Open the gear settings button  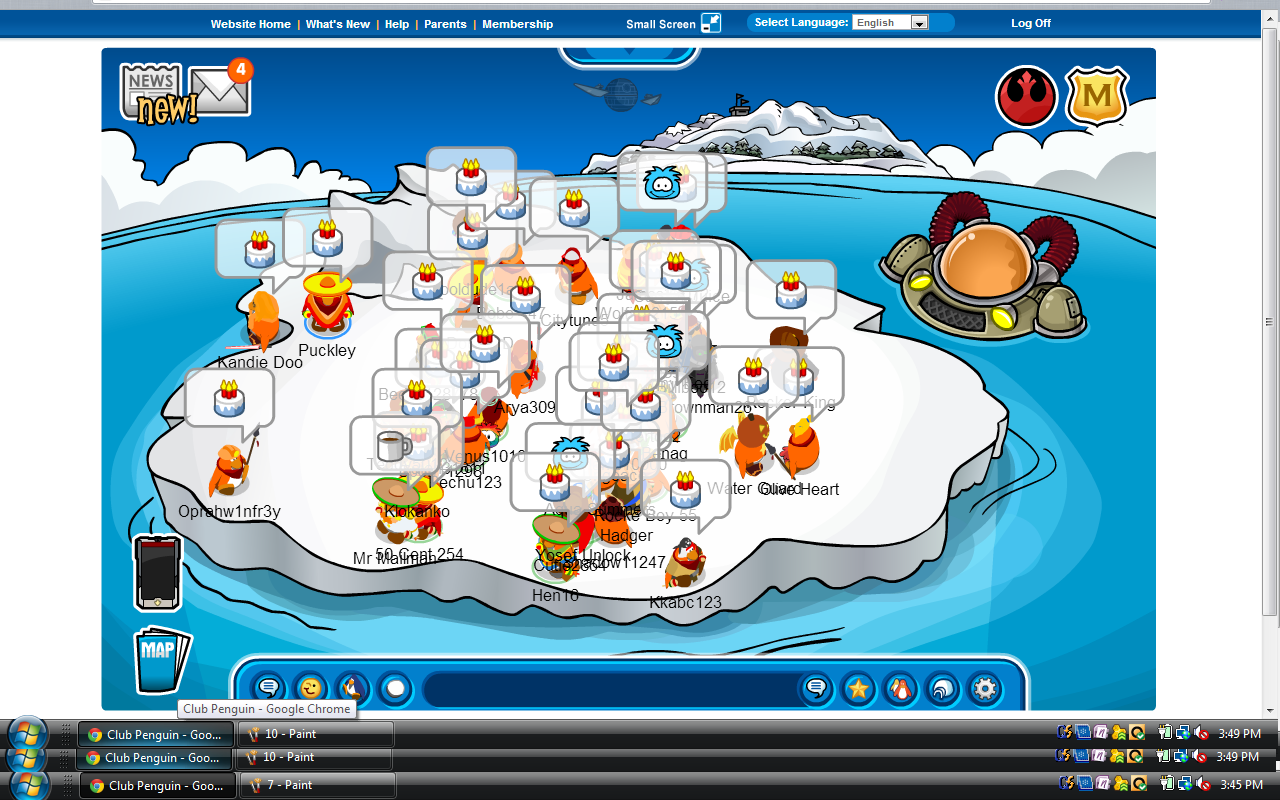985,688
